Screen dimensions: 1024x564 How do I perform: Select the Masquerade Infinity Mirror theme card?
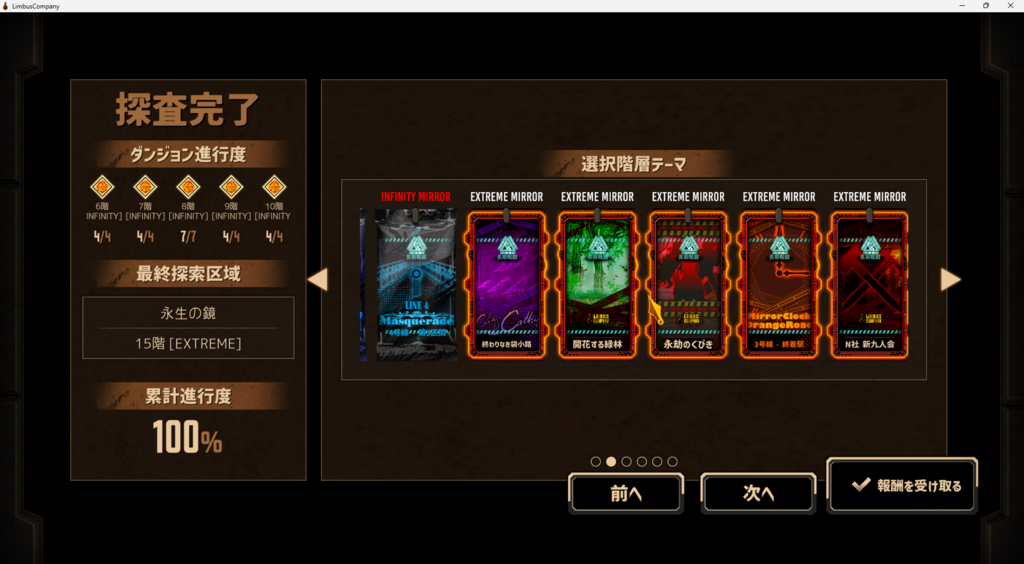pyautogui.click(x=415, y=285)
